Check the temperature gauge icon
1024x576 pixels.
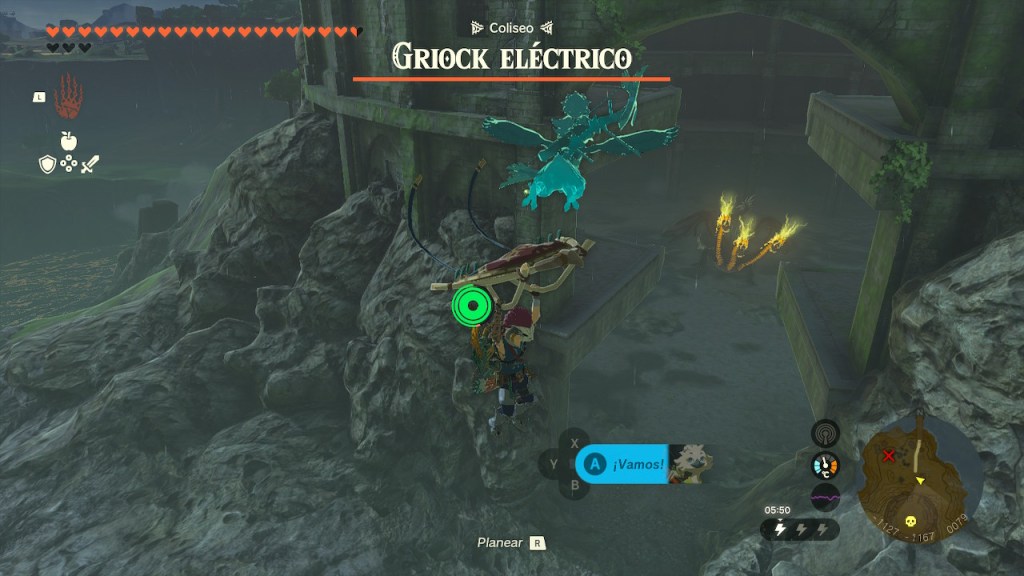pos(825,465)
